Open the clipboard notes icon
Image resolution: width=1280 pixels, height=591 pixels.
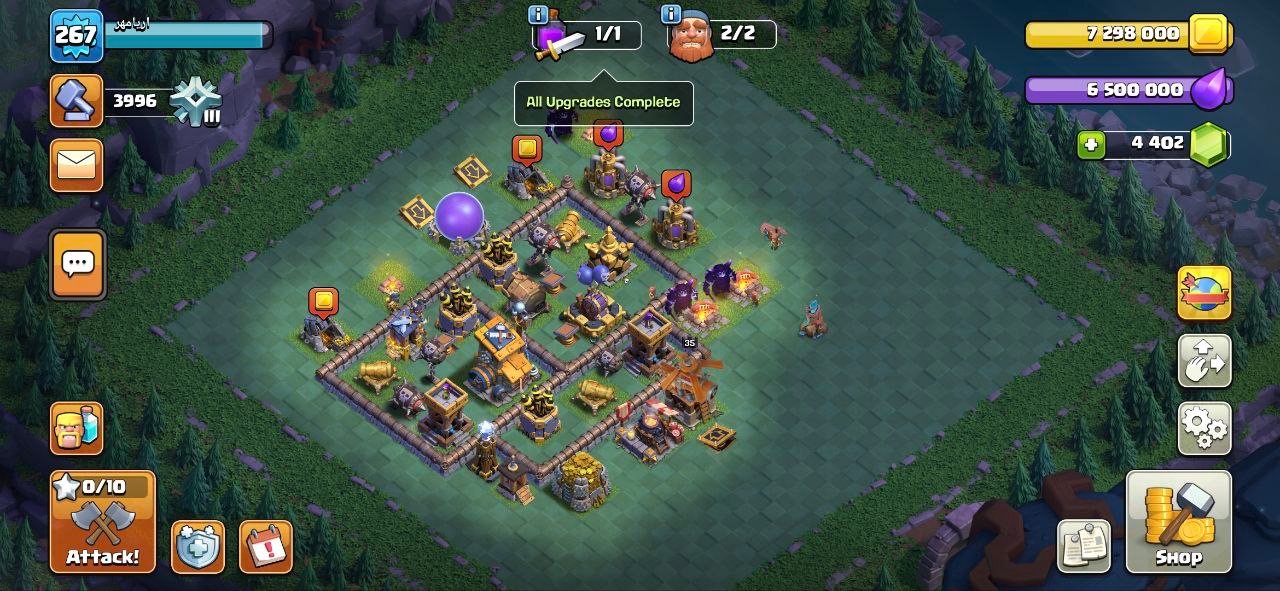1085,546
